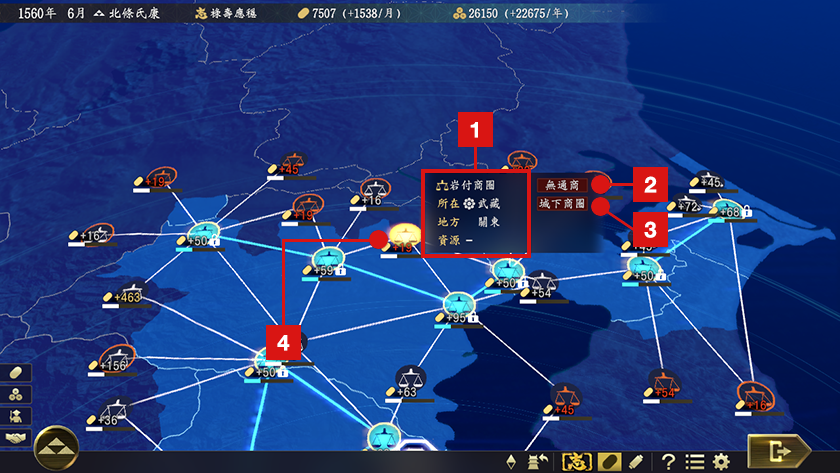
Task: Select the +156 trade zone node
Action: (x=119, y=358)
